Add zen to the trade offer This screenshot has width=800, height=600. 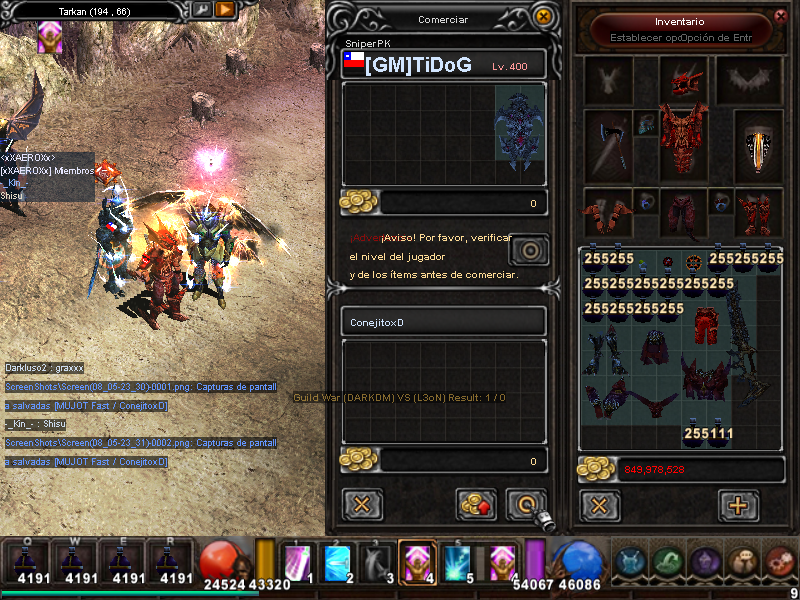click(x=477, y=503)
